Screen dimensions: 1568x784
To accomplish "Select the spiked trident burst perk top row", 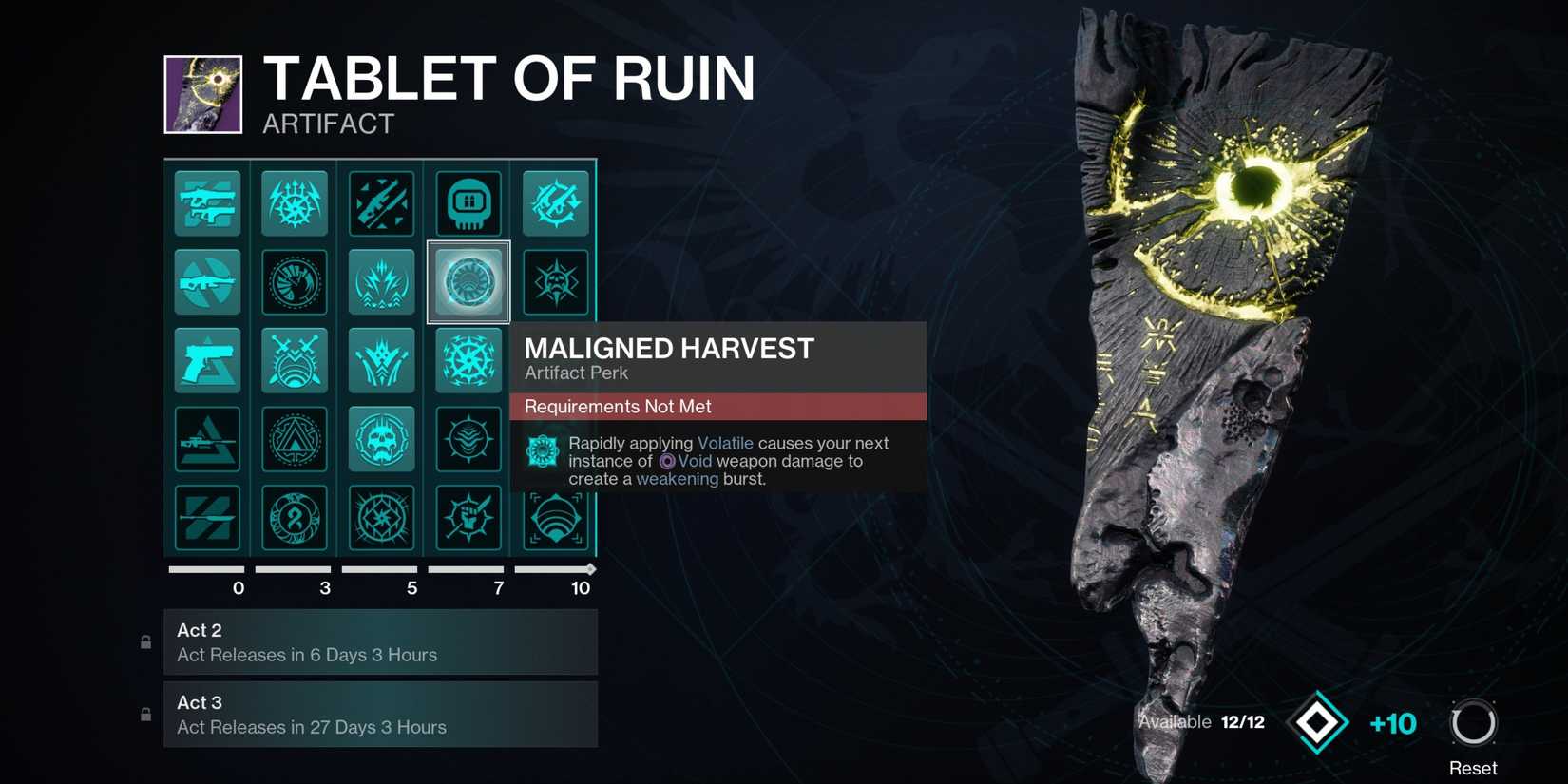I will tap(295, 203).
